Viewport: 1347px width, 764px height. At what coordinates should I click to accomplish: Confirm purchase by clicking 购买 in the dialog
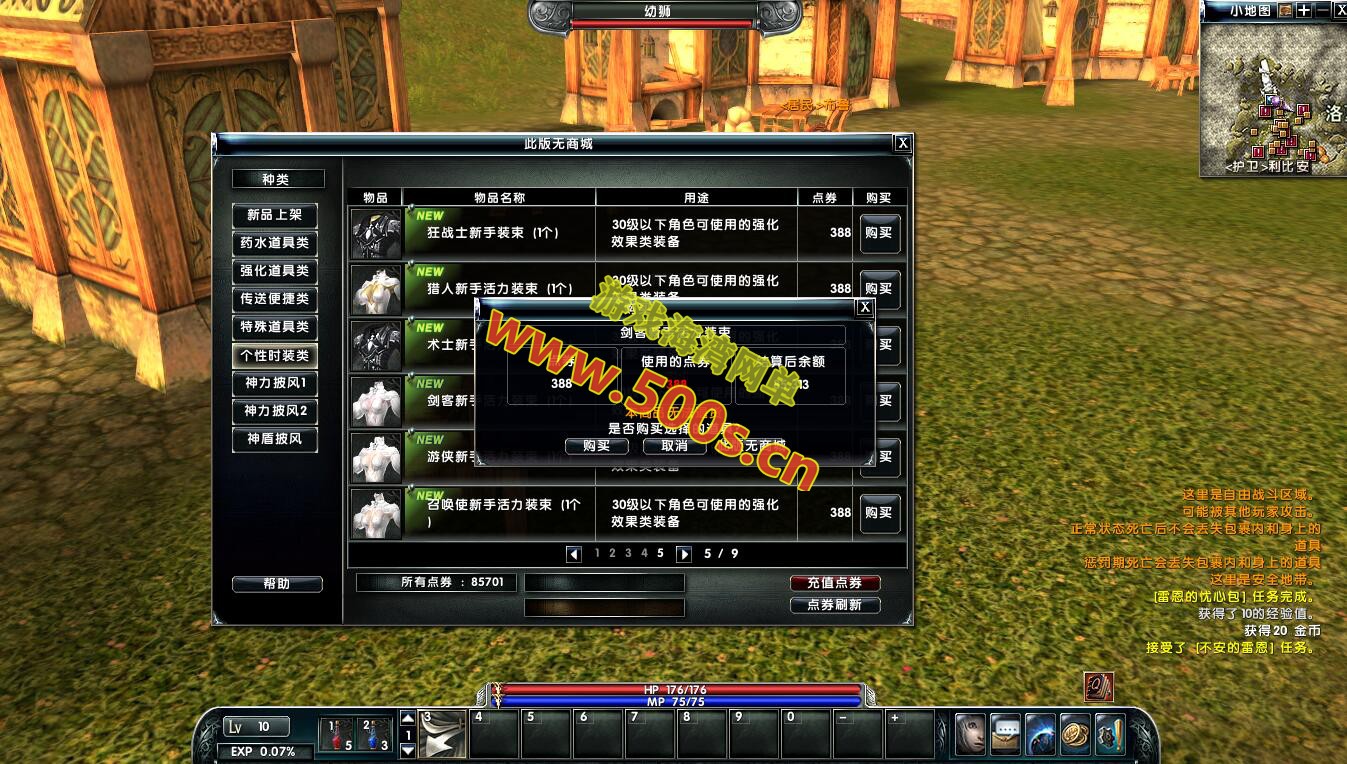(596, 446)
